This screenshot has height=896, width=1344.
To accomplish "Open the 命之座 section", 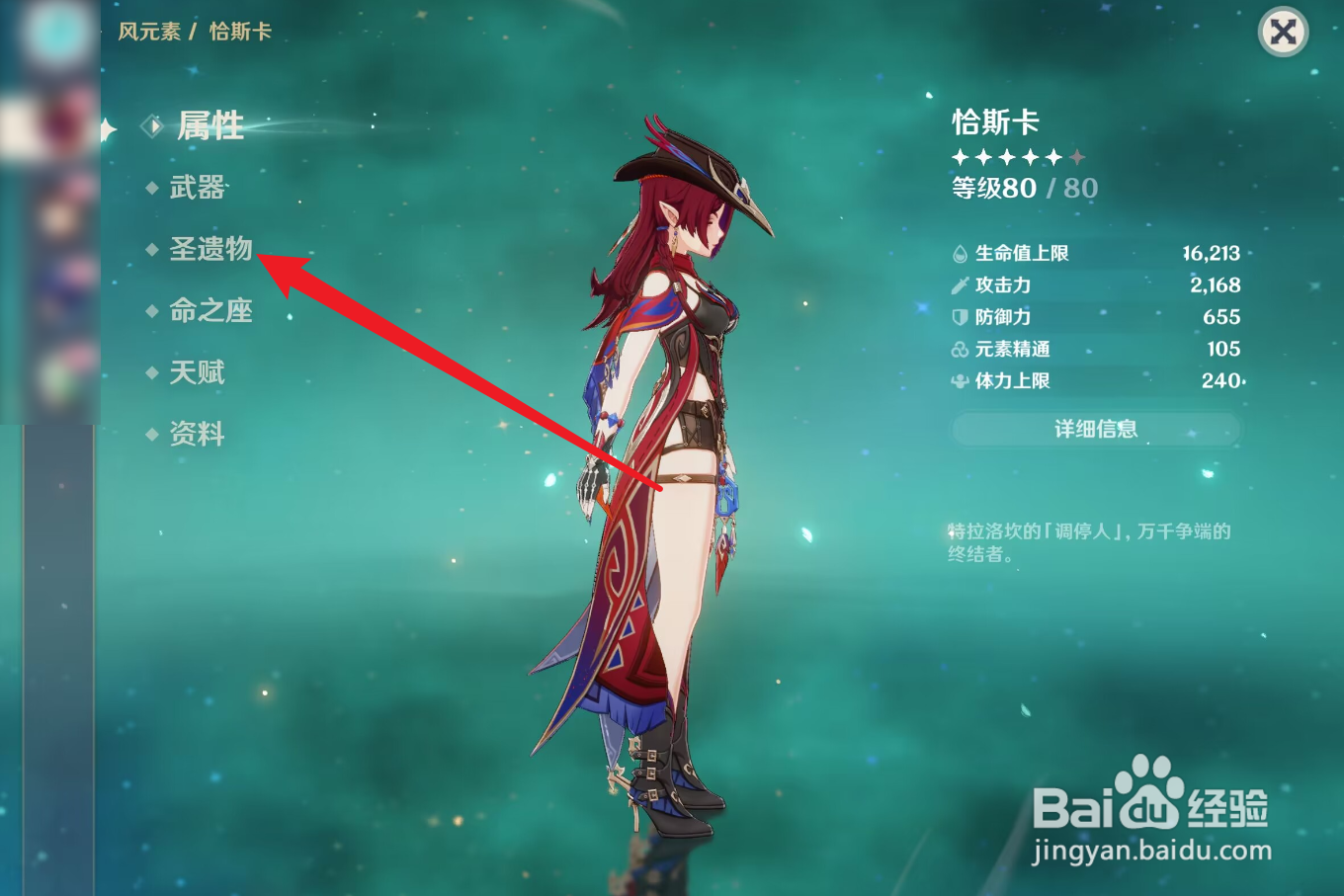I will tap(210, 310).
